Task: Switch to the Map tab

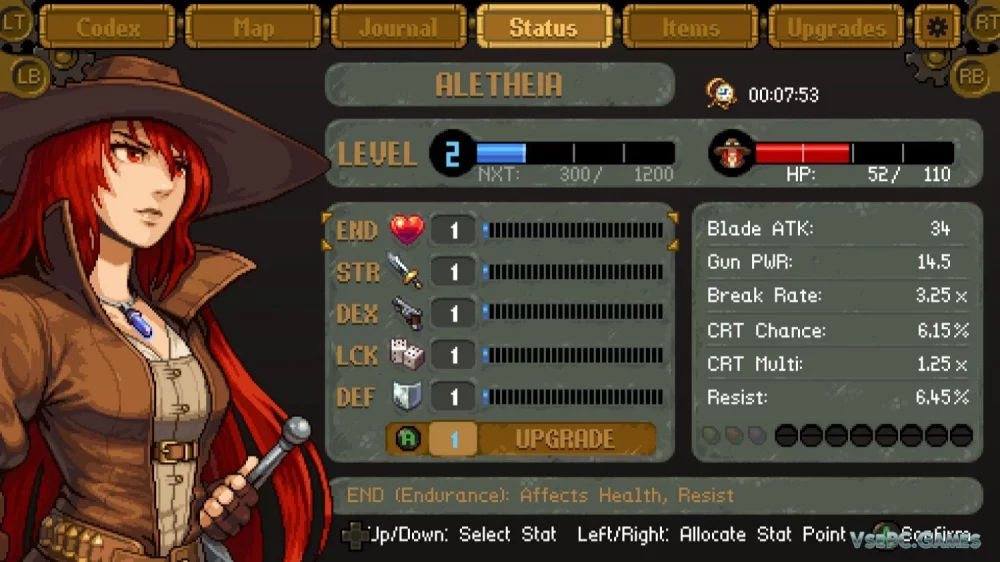Action: (x=253, y=27)
